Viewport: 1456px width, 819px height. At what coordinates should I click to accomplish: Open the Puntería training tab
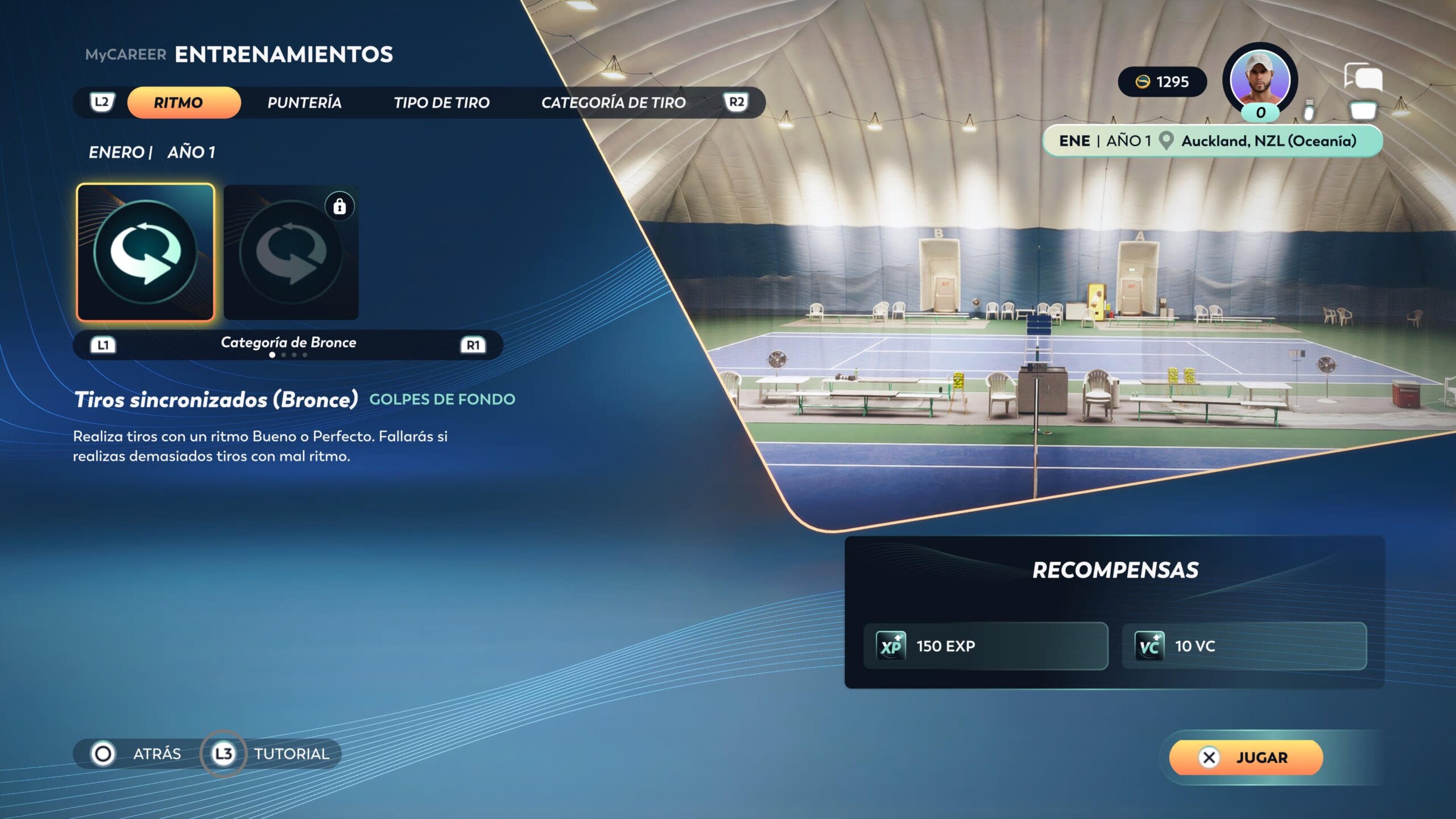pos(304,102)
